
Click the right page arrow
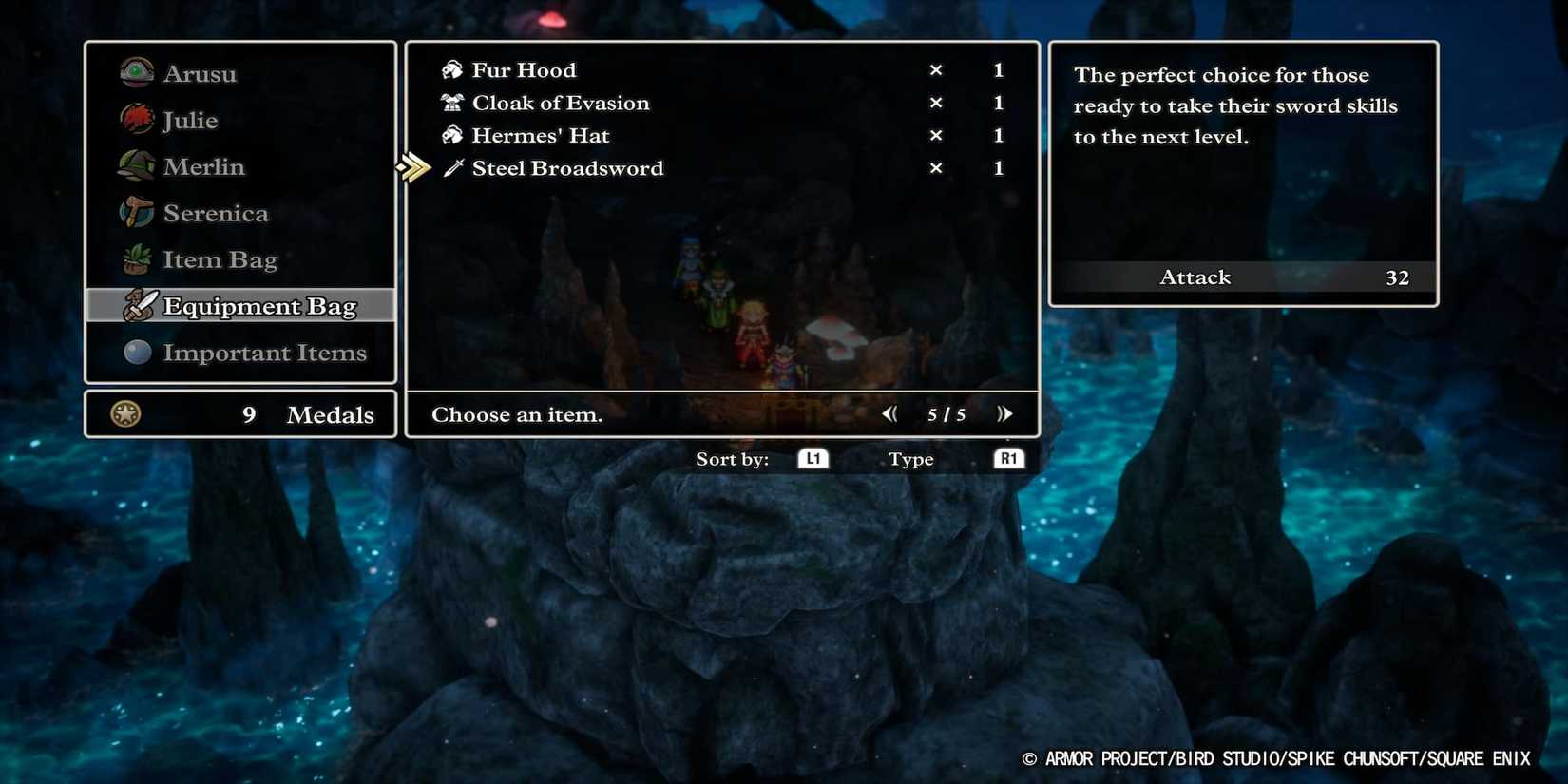[1005, 413]
